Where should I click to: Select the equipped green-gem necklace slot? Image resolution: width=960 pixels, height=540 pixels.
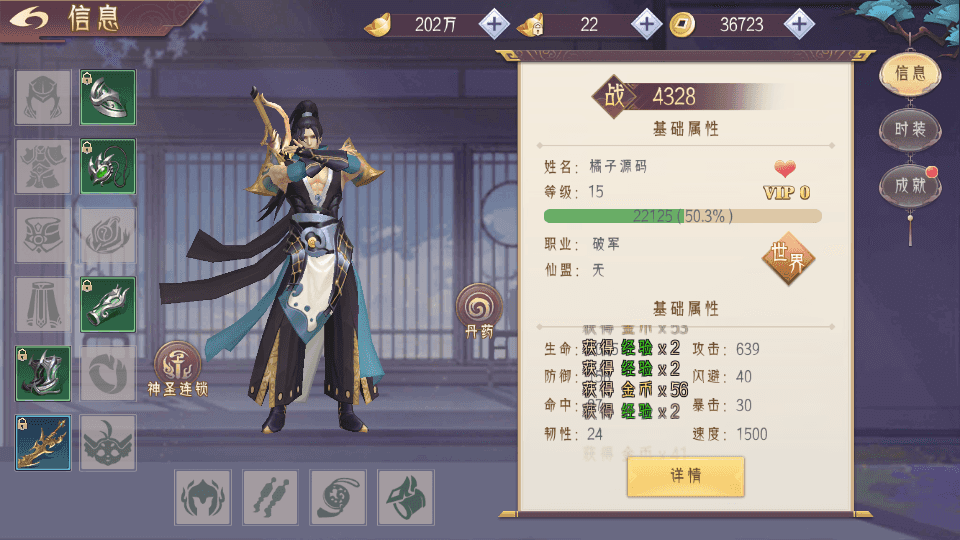pos(108,166)
